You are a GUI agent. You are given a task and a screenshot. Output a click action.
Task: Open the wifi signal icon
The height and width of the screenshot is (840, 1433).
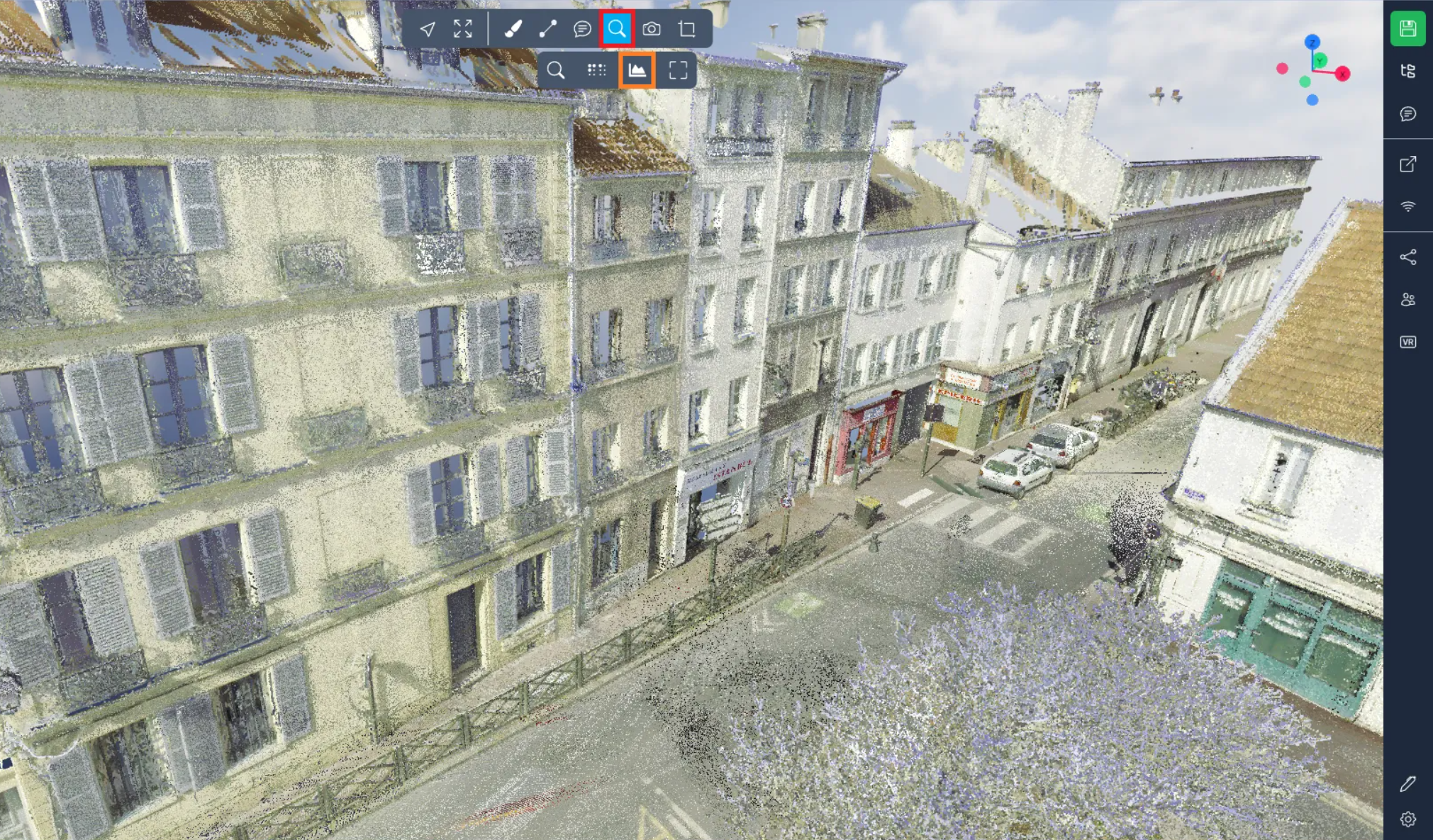[x=1407, y=206]
